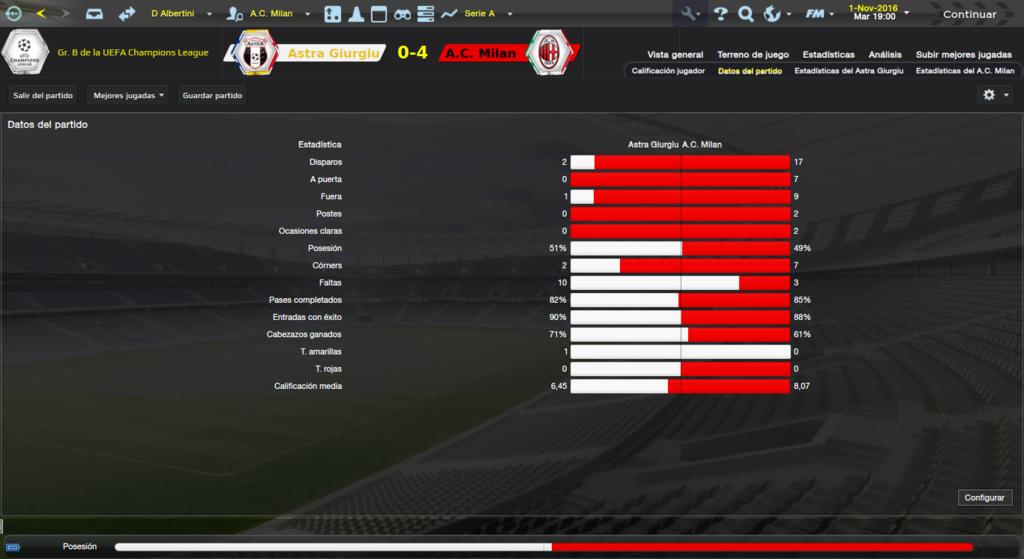Select Subir mejores jugadas
This screenshot has width=1024, height=559.
963,54
